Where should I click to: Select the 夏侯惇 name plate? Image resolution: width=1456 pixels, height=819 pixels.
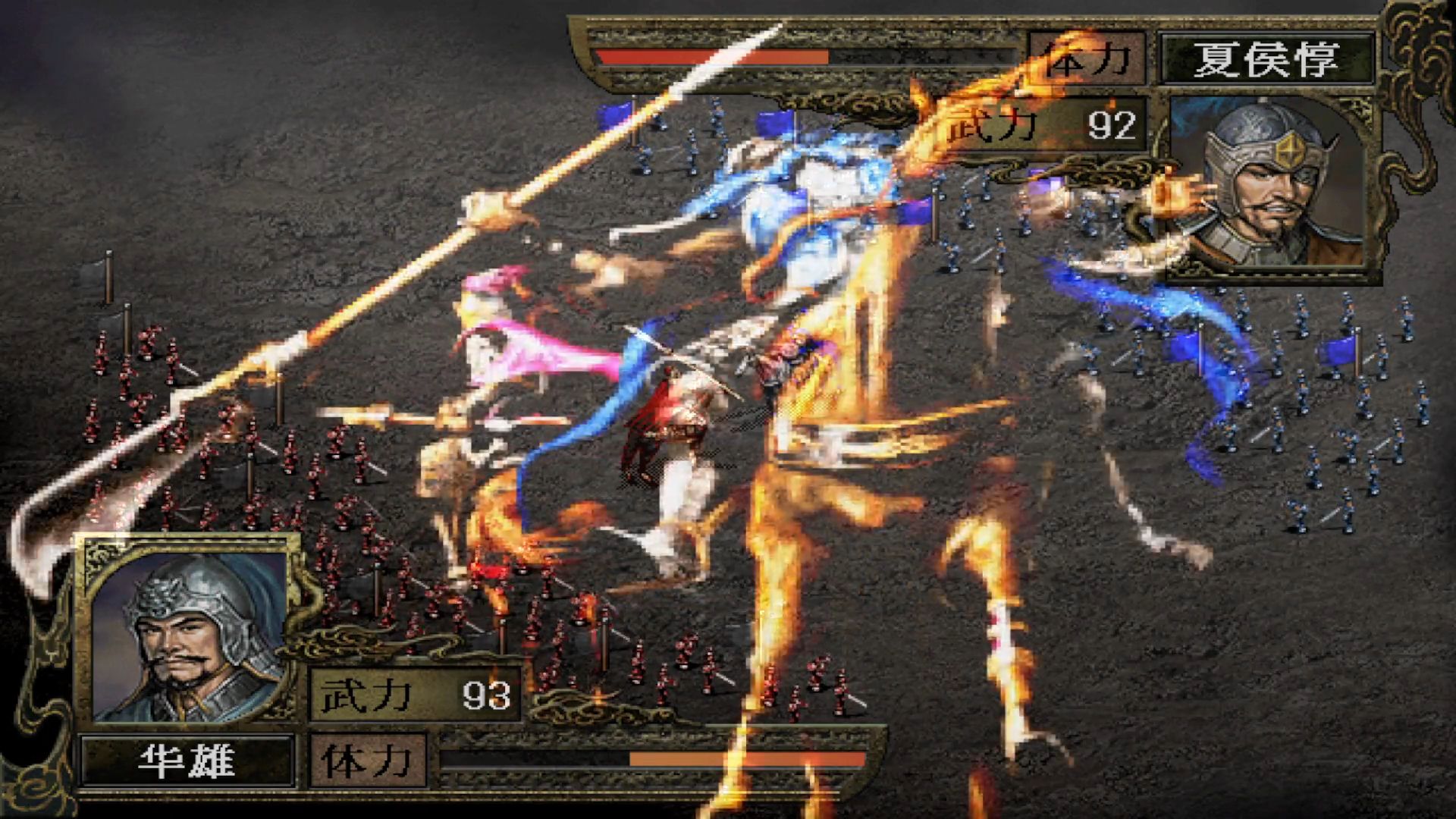click(x=1267, y=58)
